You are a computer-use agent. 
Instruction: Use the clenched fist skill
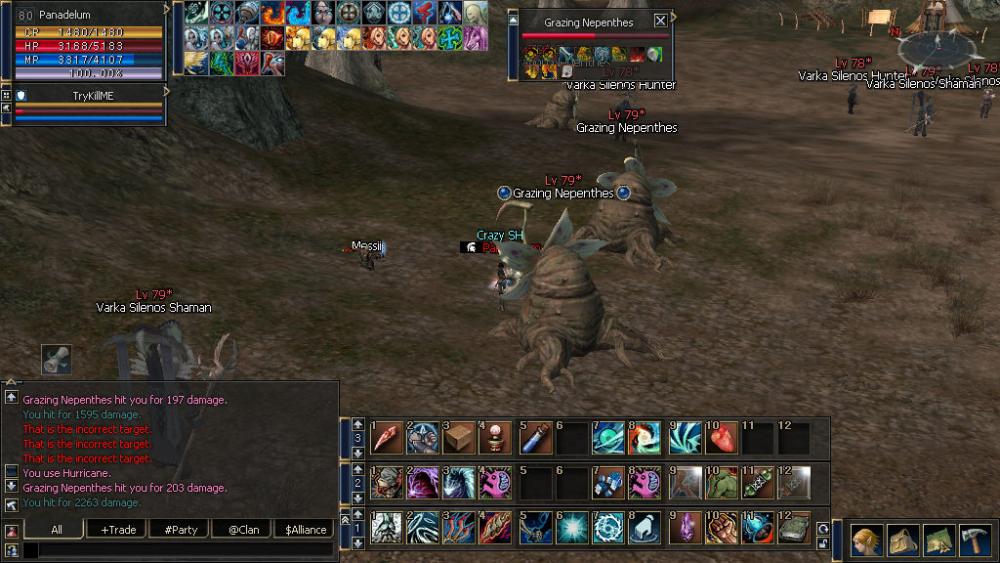pos(720,527)
